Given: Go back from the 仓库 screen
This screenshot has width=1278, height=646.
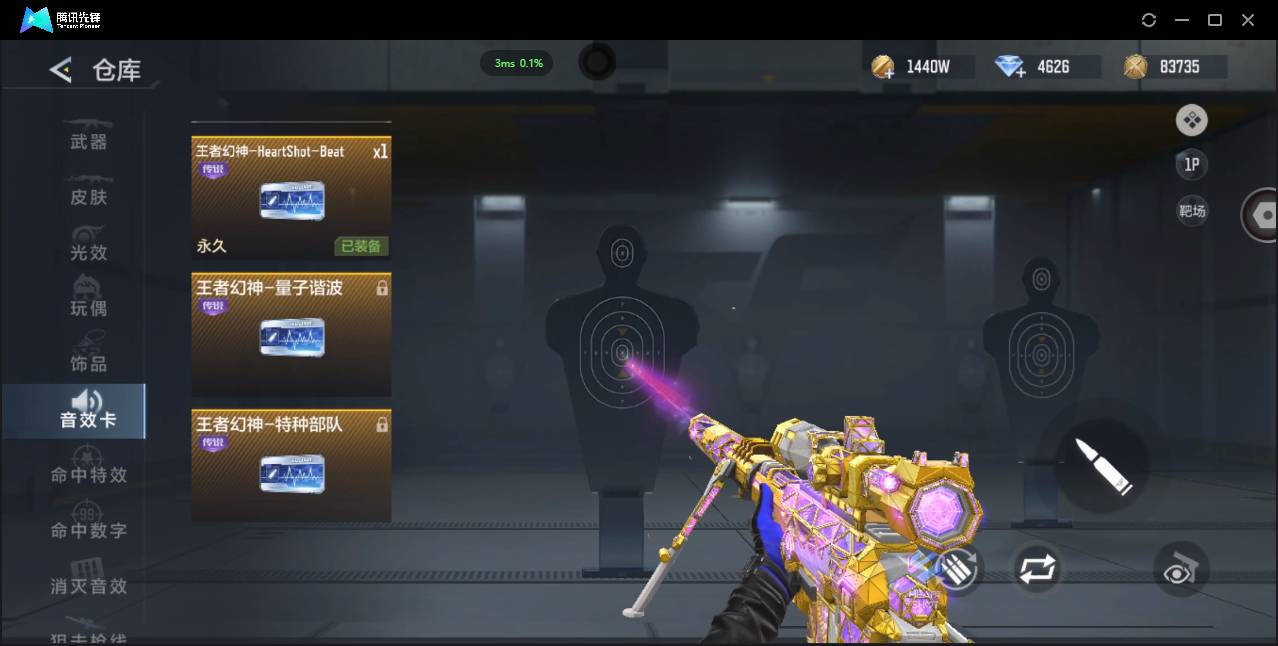Looking at the screenshot, I should 61,70.
